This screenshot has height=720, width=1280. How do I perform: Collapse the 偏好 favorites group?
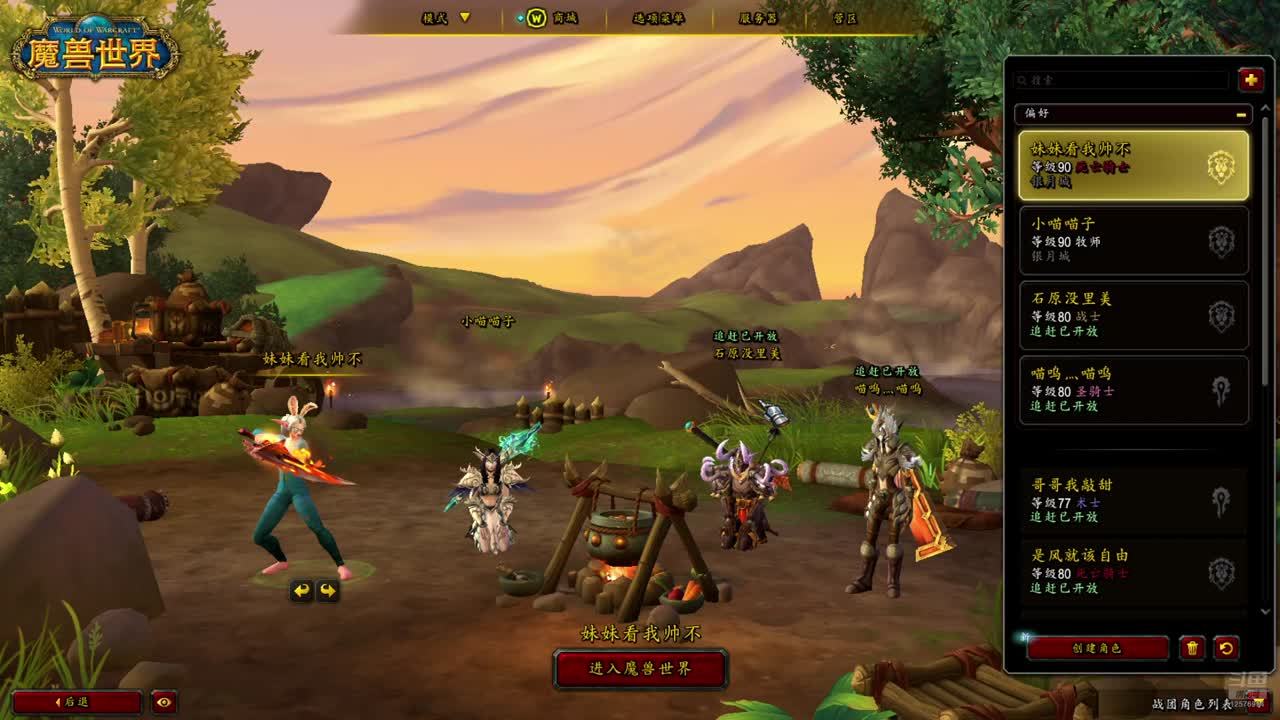[x=1241, y=114]
